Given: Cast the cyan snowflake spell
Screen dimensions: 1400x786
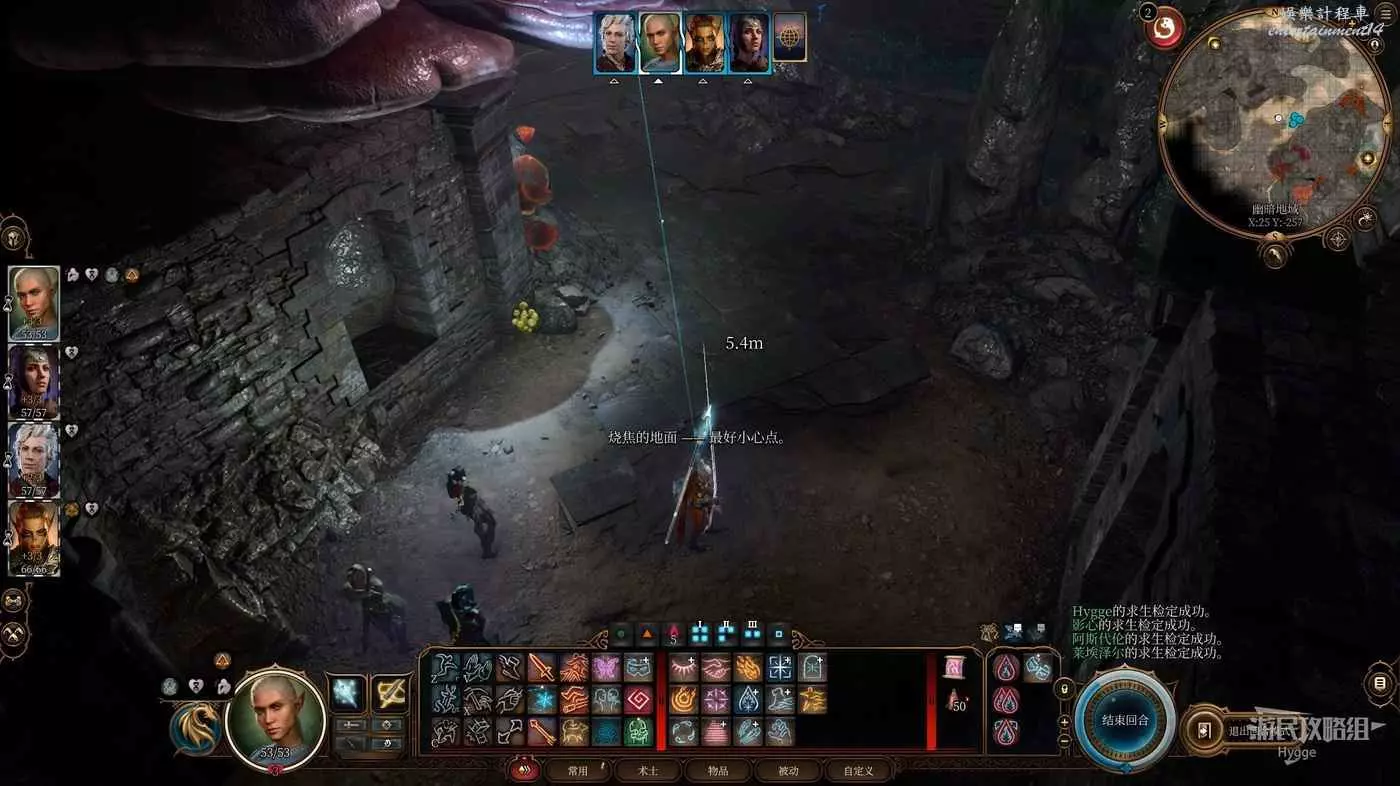Looking at the screenshot, I should tap(543, 699).
